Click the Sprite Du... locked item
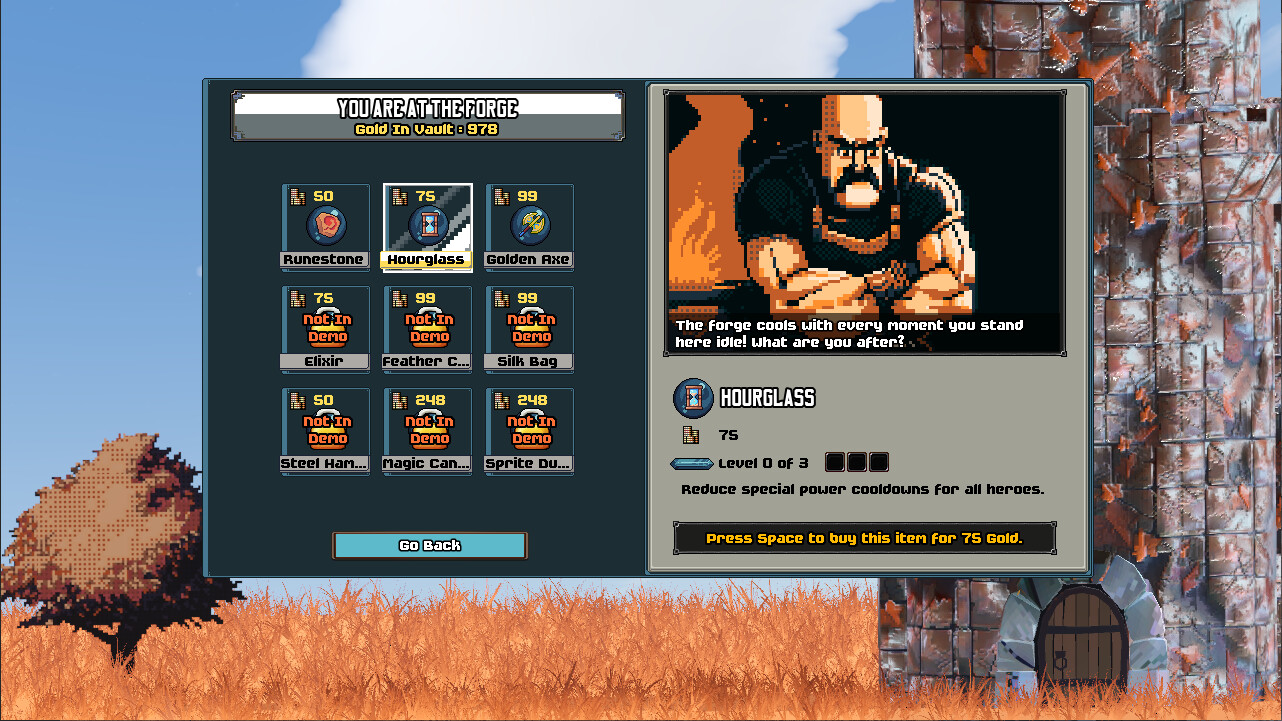This screenshot has width=1282, height=721. (x=528, y=430)
